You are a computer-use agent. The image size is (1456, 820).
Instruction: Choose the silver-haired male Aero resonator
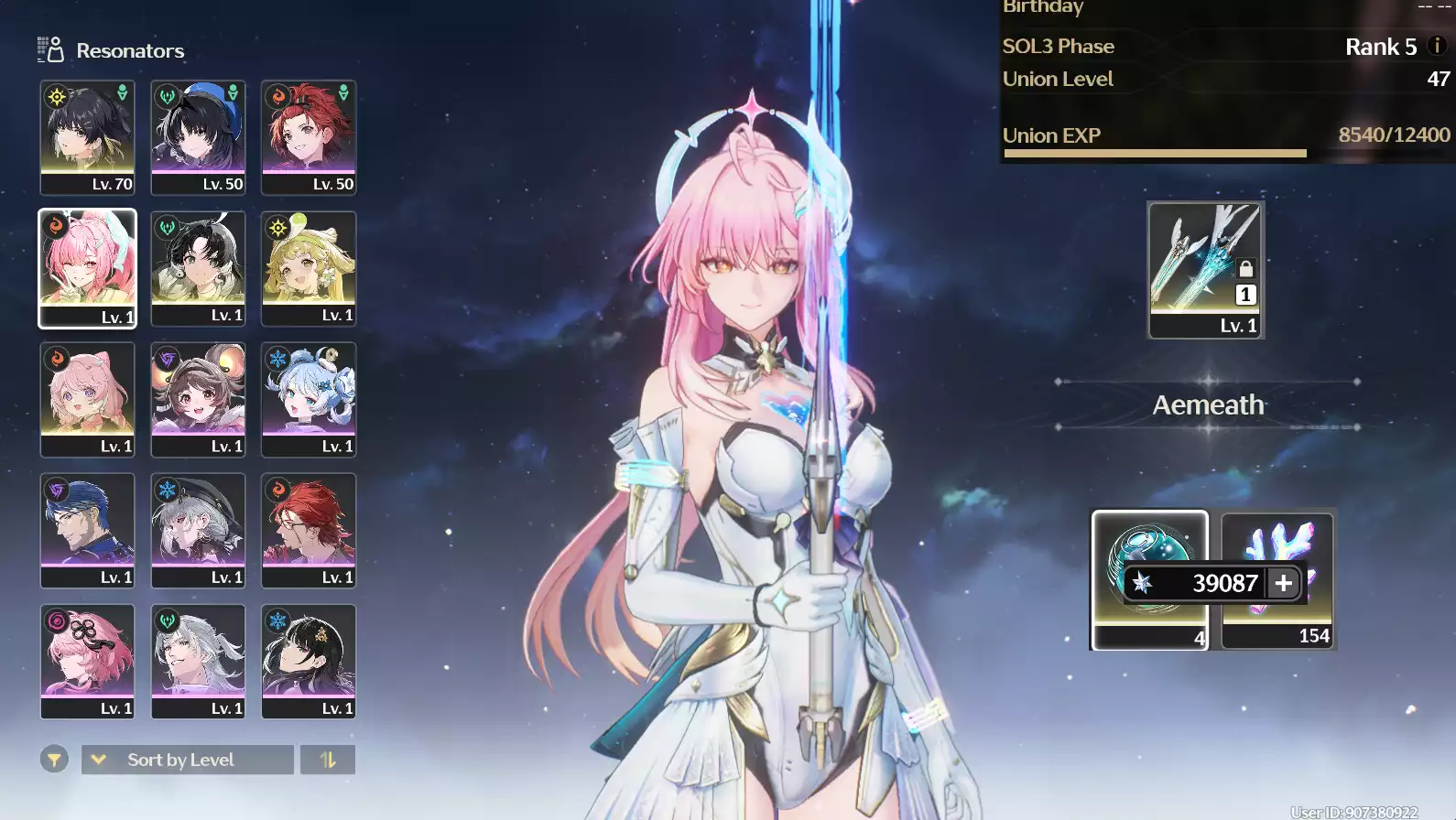pyautogui.click(x=198, y=661)
